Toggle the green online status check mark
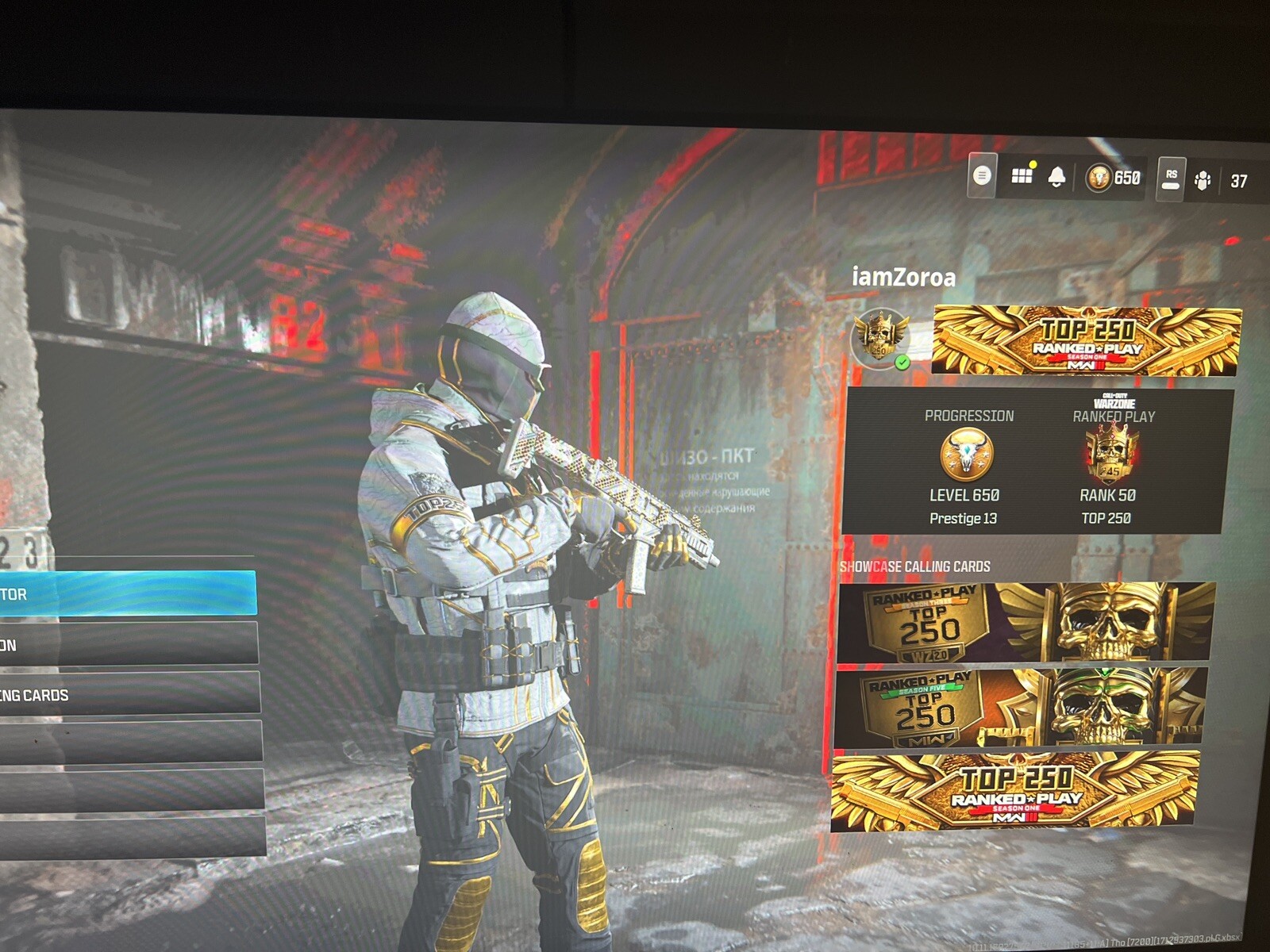Viewport: 1270px width, 952px height. point(901,363)
